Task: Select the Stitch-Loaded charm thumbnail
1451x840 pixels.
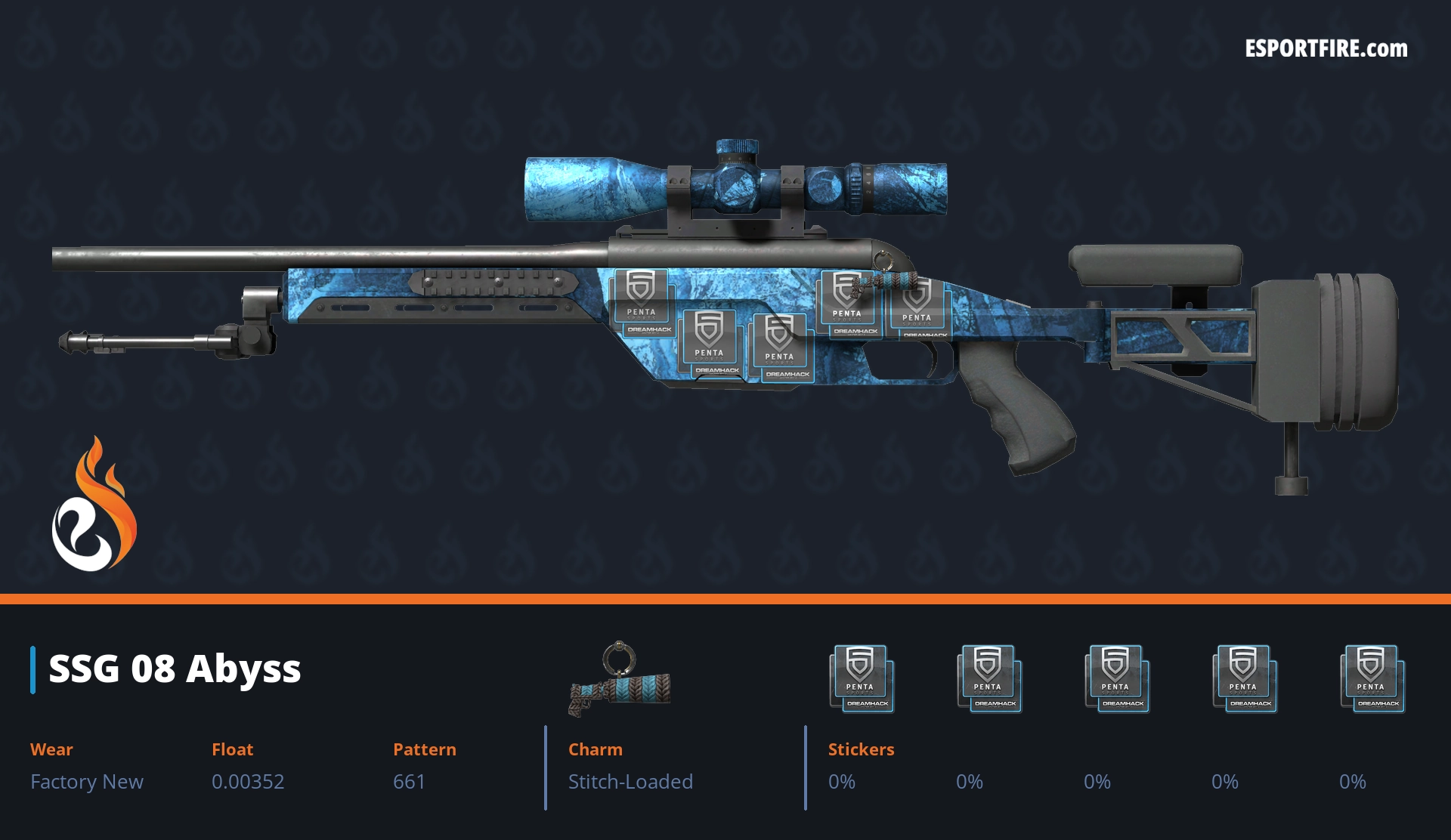Action: pos(620,680)
